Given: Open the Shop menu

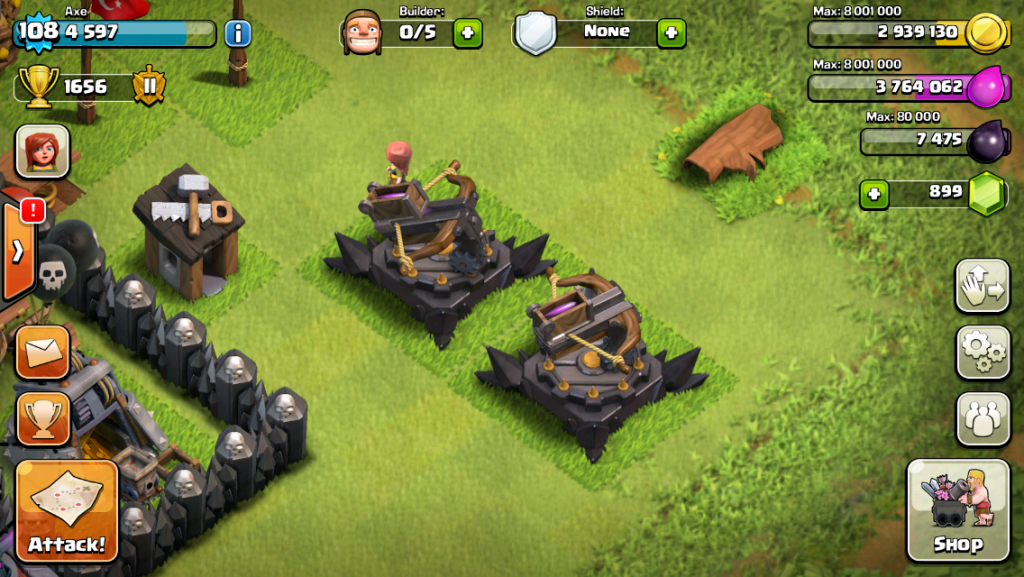Looking at the screenshot, I should click(958, 510).
